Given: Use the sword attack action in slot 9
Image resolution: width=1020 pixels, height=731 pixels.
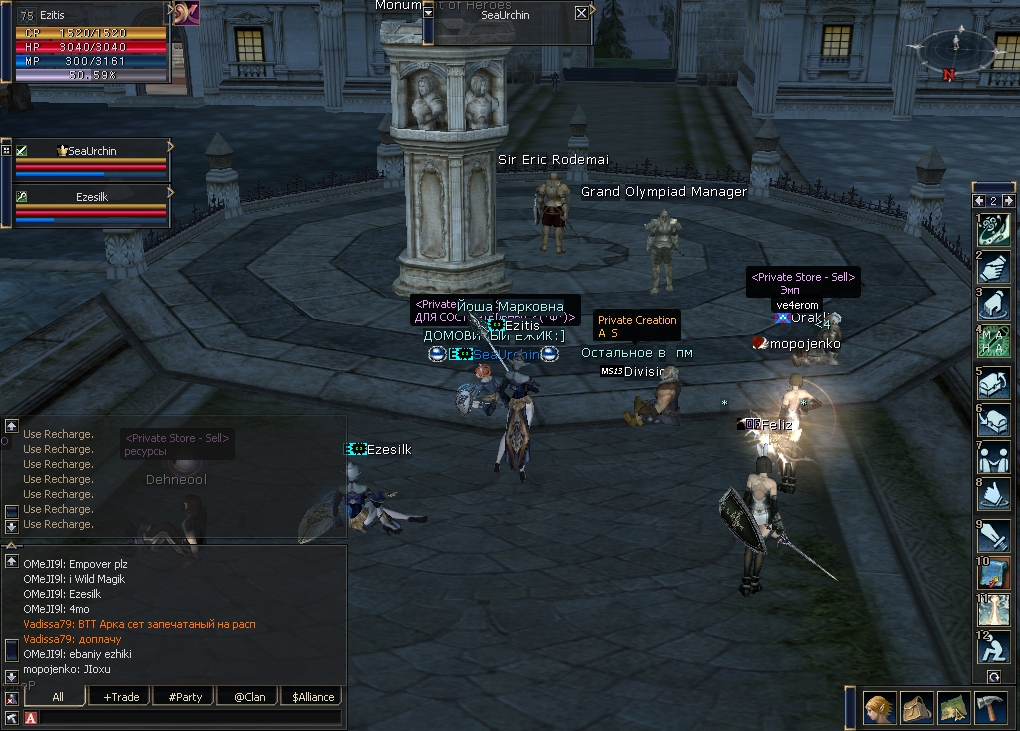Looking at the screenshot, I should coord(993,535).
